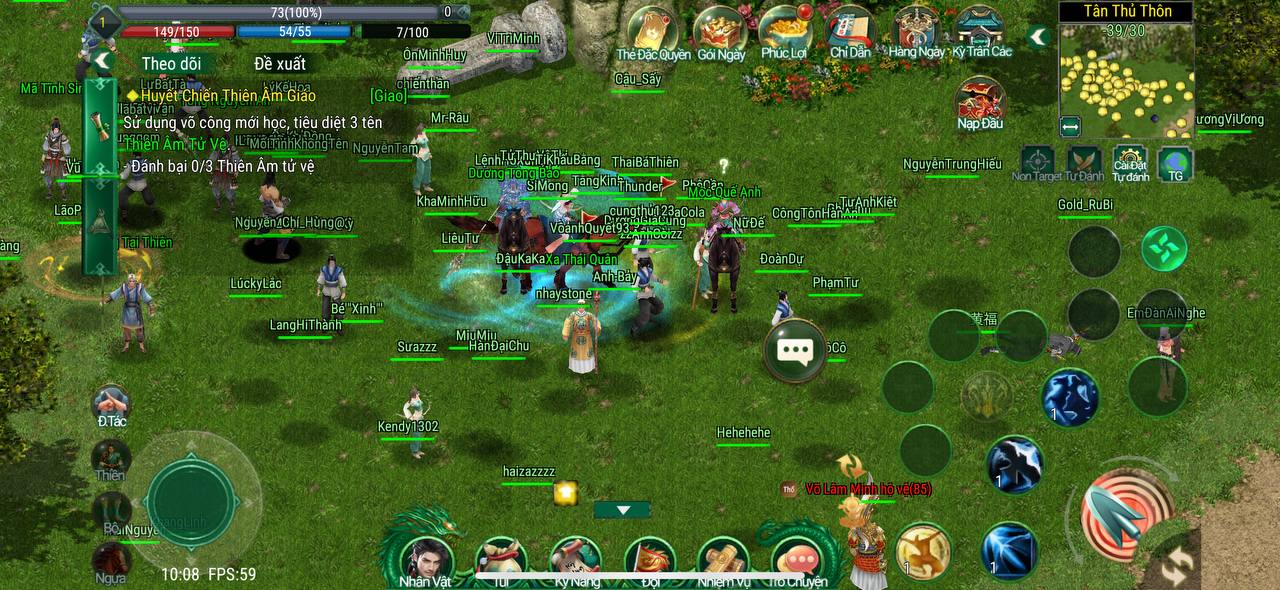Switch to the Đề xuất tab
This screenshot has width=1280, height=590.
(280, 63)
